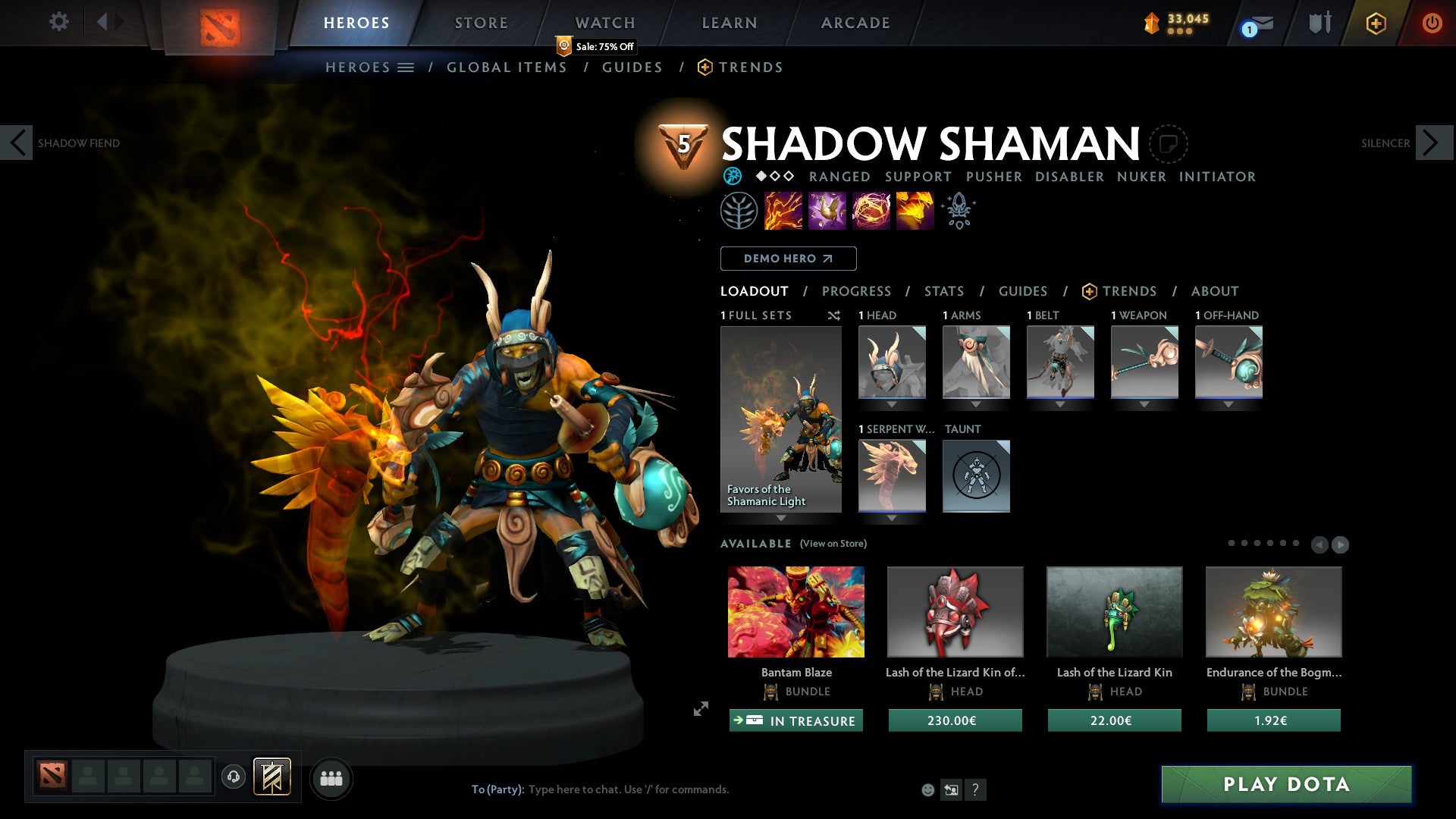Screen dimensions: 1456x819
Task: Open the hamburger menu next to HEROES
Action: [406, 67]
